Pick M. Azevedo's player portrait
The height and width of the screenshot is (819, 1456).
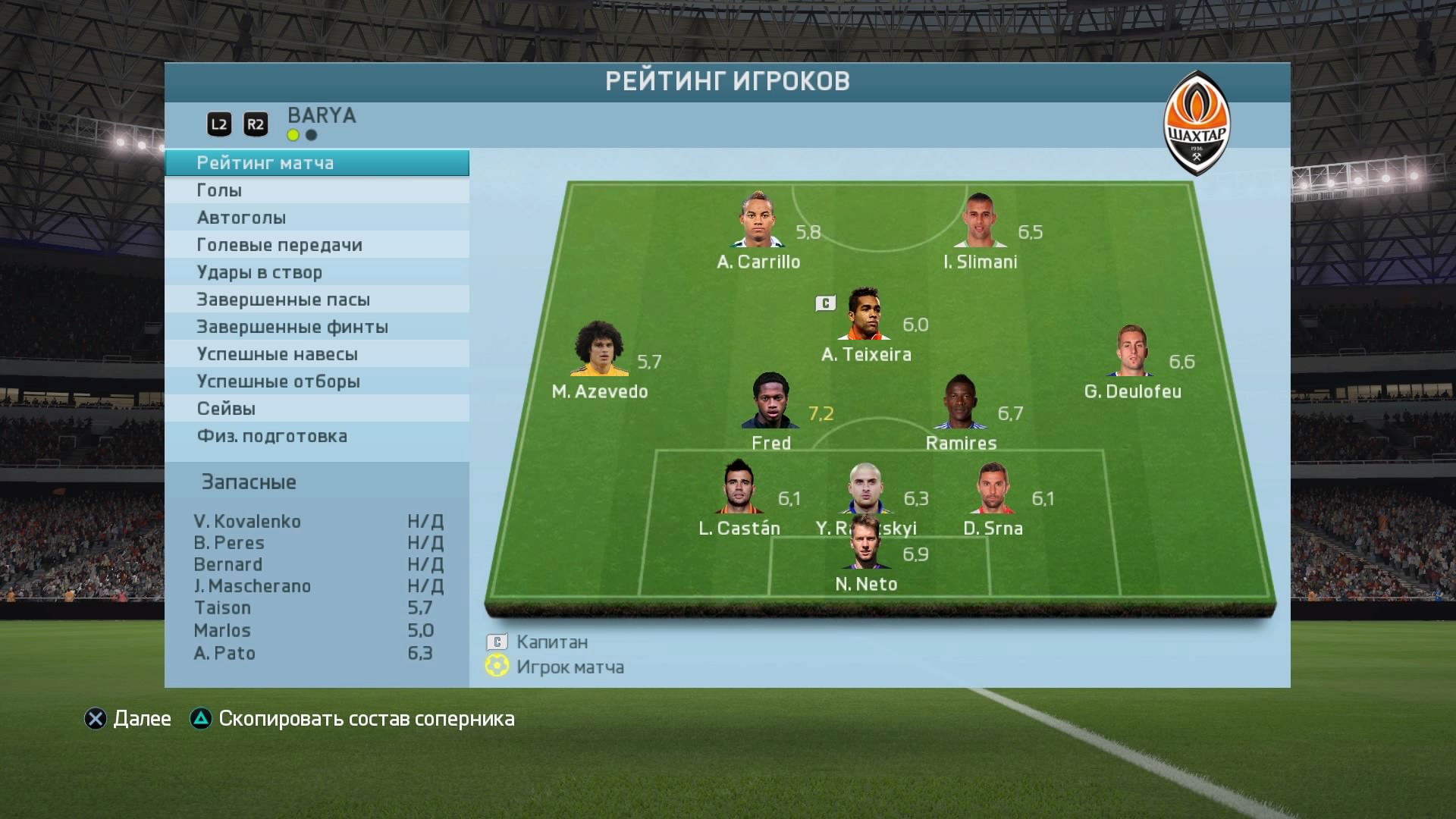coord(599,350)
